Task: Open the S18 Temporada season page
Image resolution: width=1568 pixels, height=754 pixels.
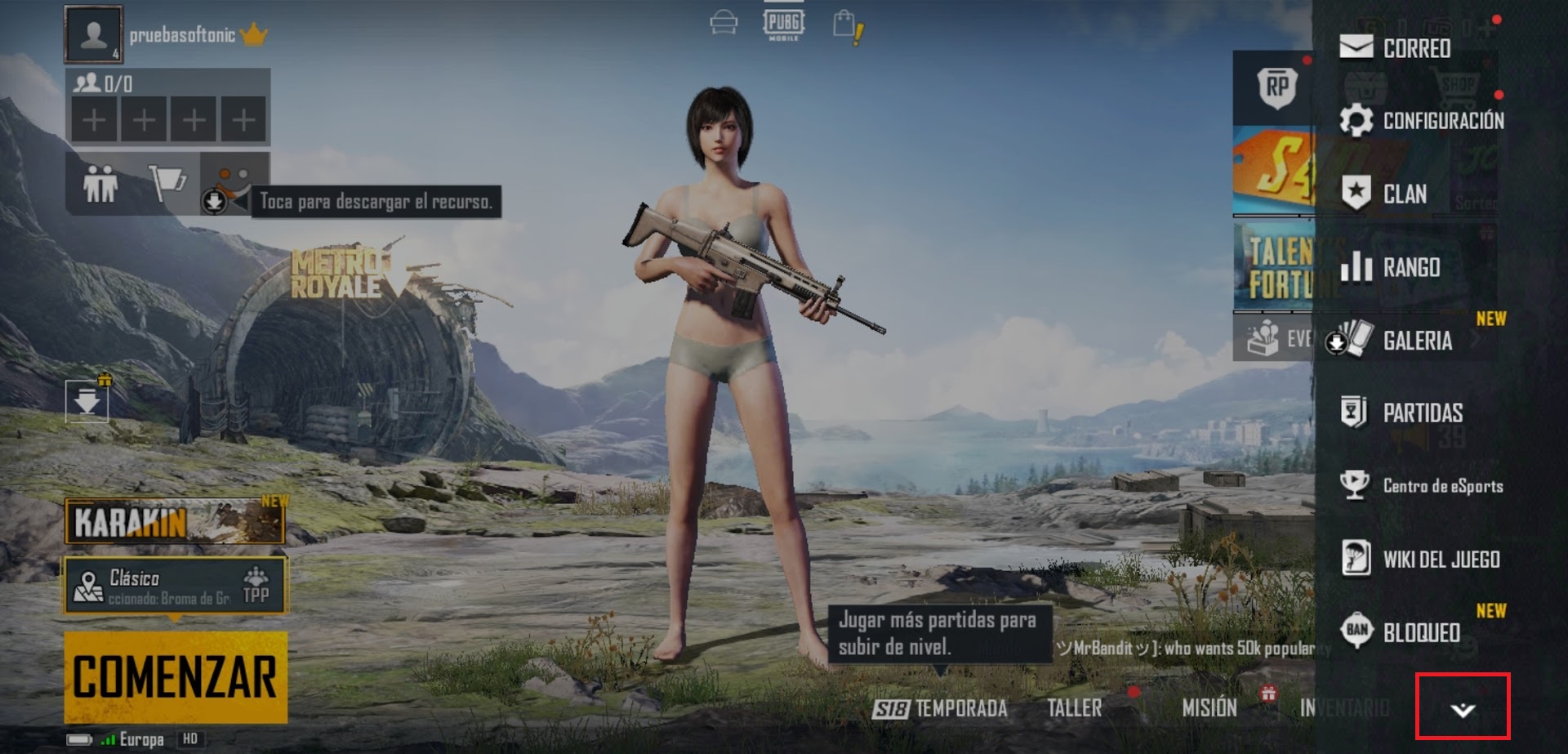Action: click(x=940, y=708)
